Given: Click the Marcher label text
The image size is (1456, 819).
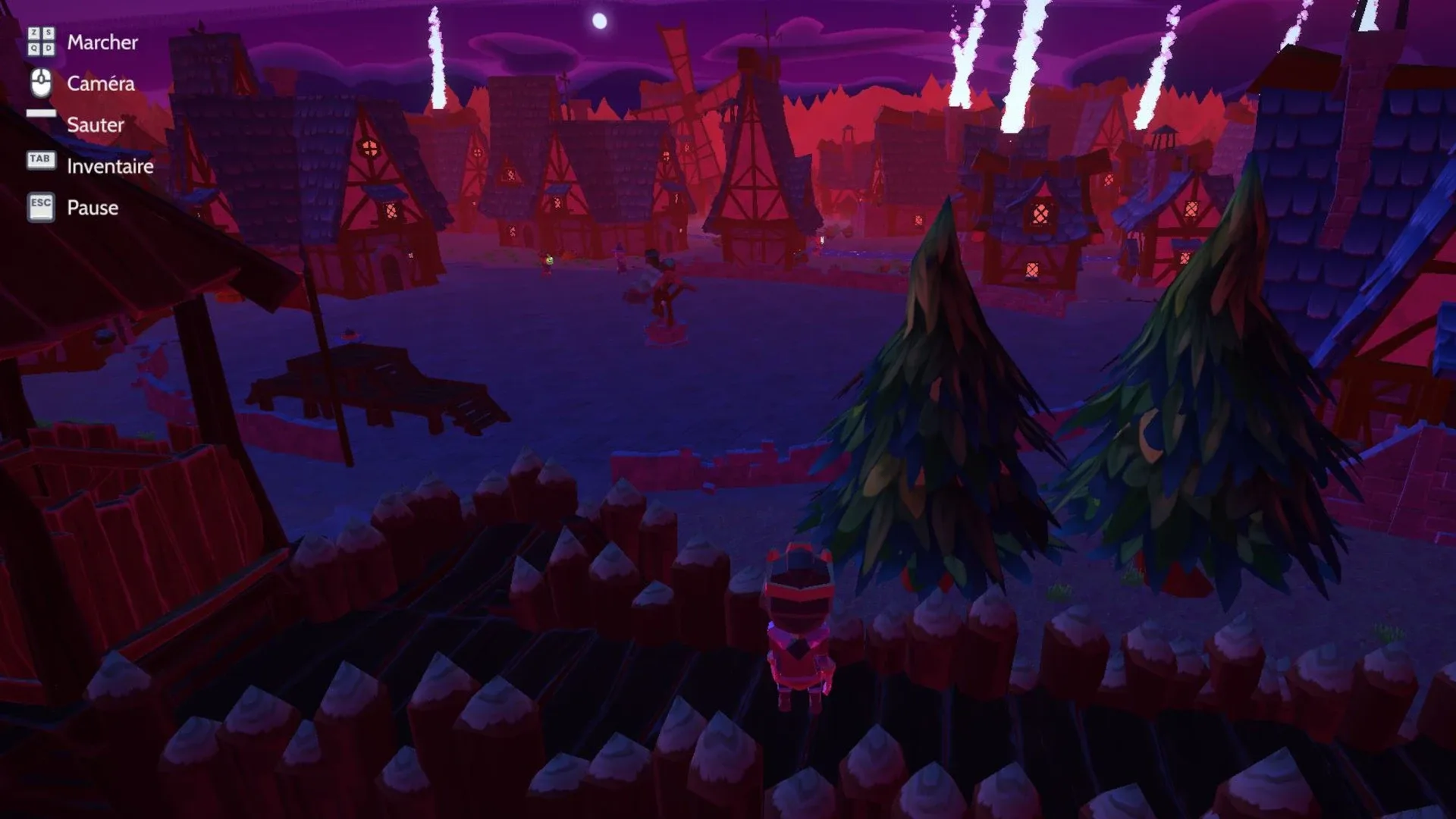Looking at the screenshot, I should point(102,42).
